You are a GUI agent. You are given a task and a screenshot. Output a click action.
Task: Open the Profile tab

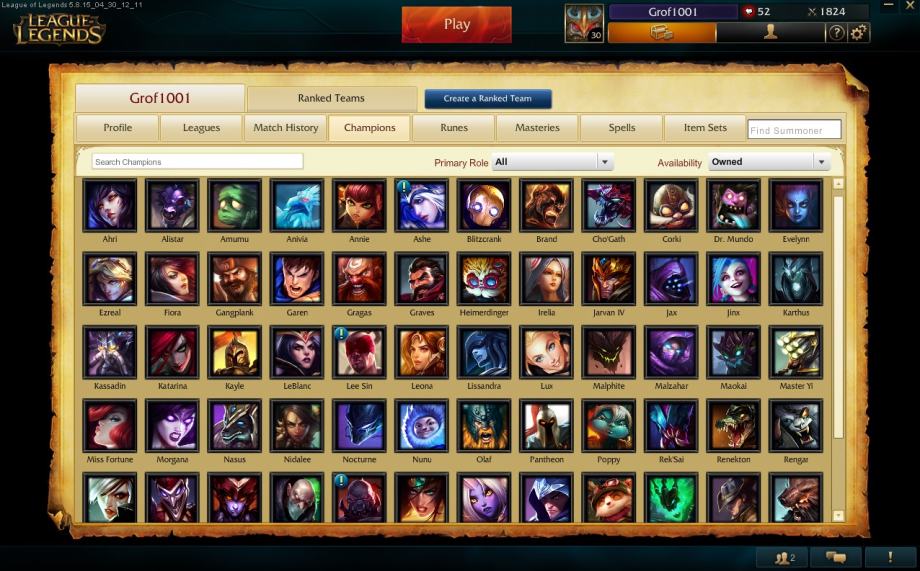pyautogui.click(x=117, y=128)
